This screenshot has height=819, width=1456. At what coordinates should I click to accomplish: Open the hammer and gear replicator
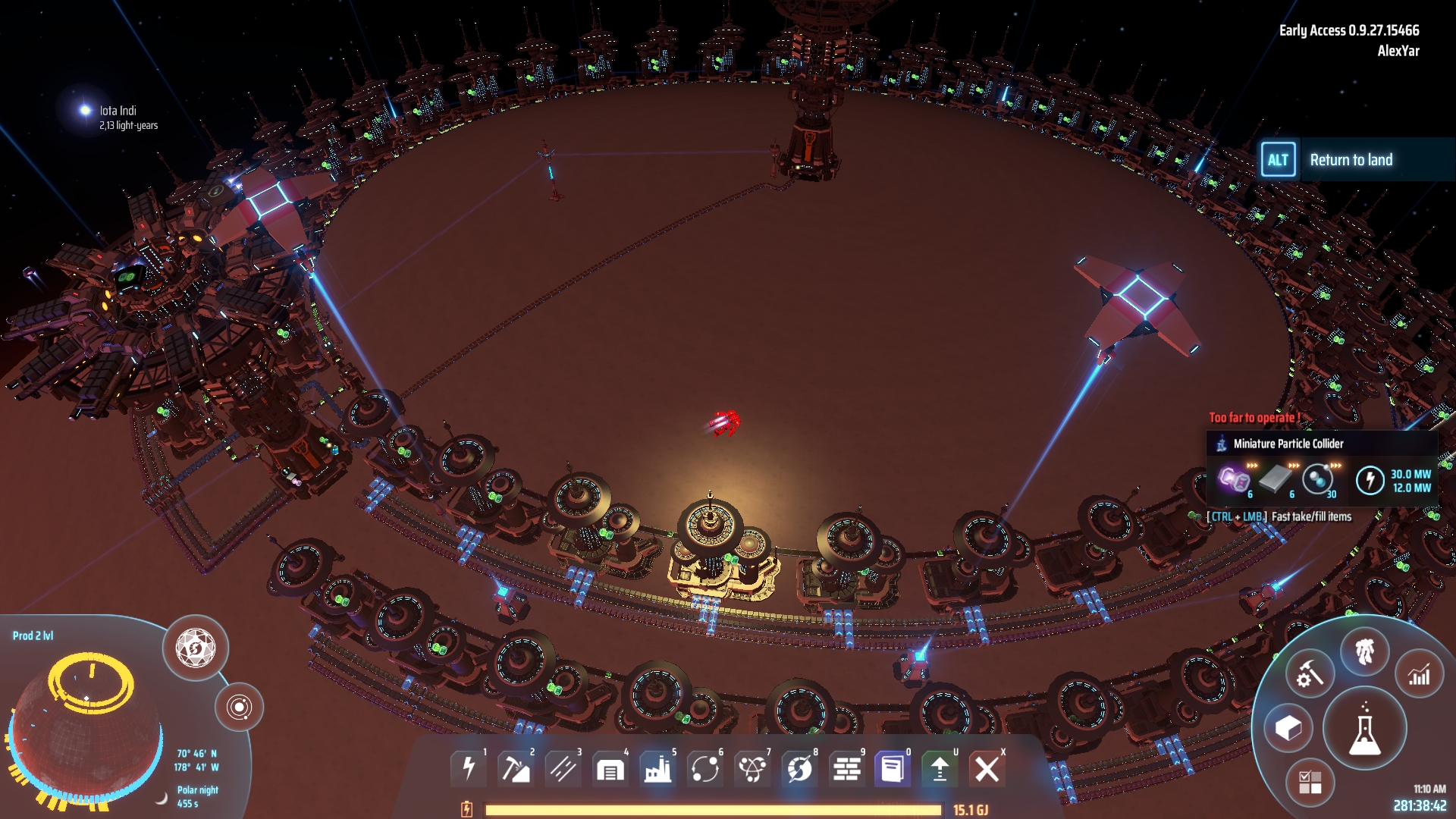[x=1310, y=674]
